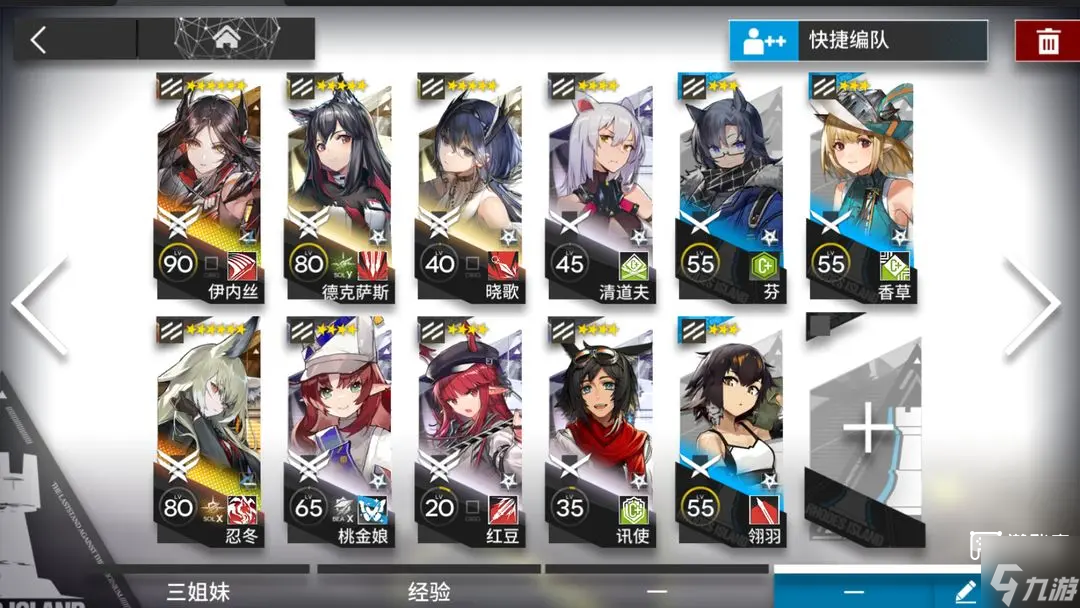
Task: Open 快捷编队 quick squad formation
Action: pos(858,41)
